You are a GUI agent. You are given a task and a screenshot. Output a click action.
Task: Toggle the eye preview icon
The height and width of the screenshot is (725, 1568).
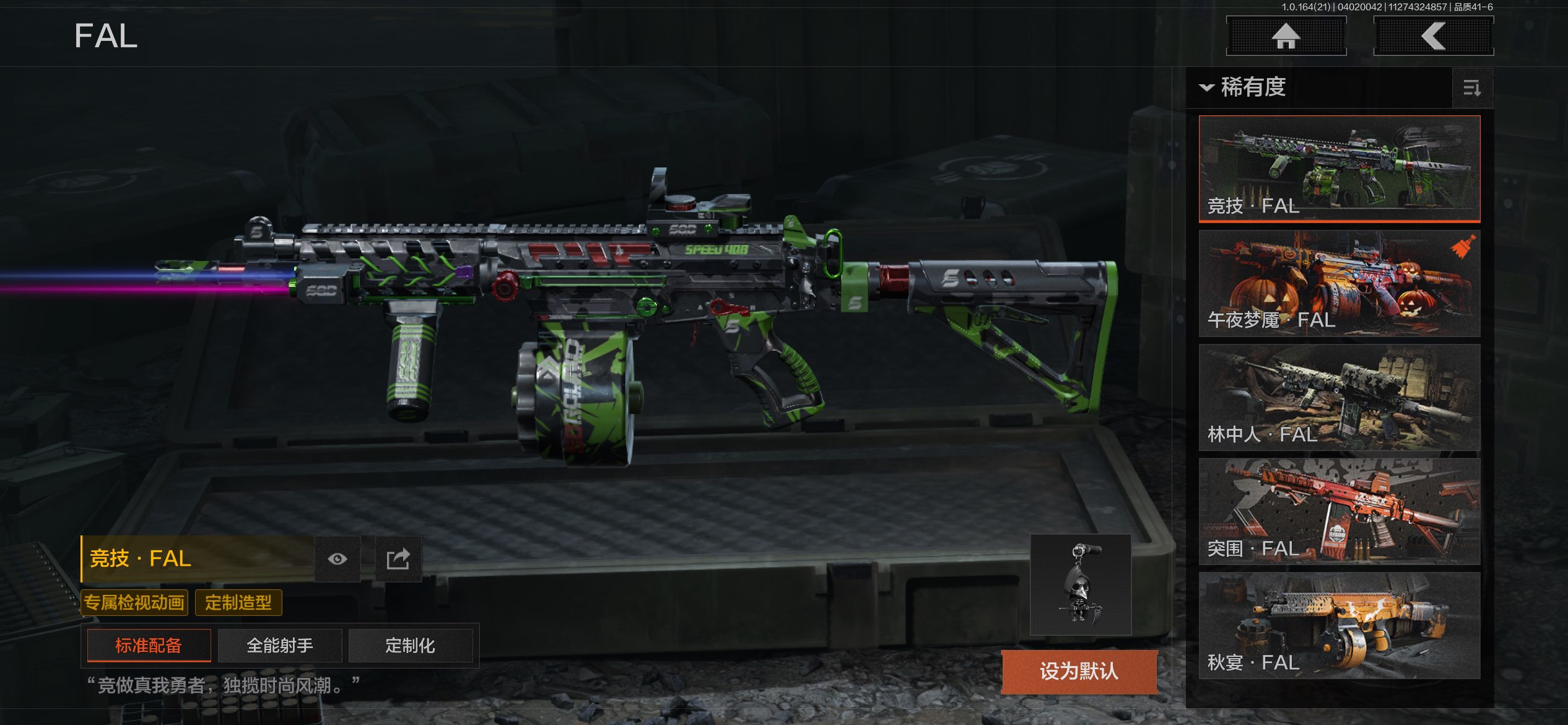[x=338, y=559]
